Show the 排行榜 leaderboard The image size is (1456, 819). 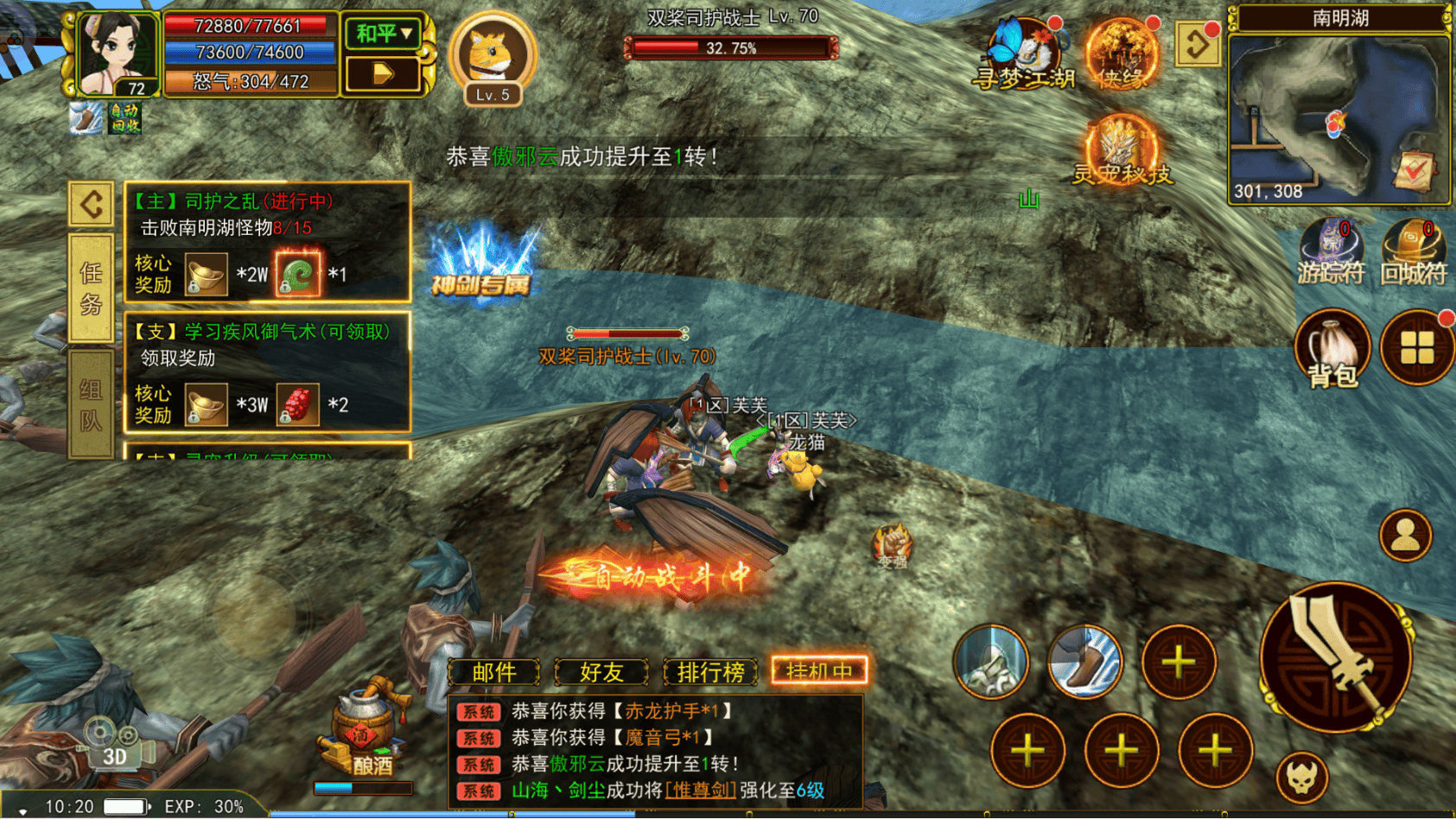click(x=710, y=671)
